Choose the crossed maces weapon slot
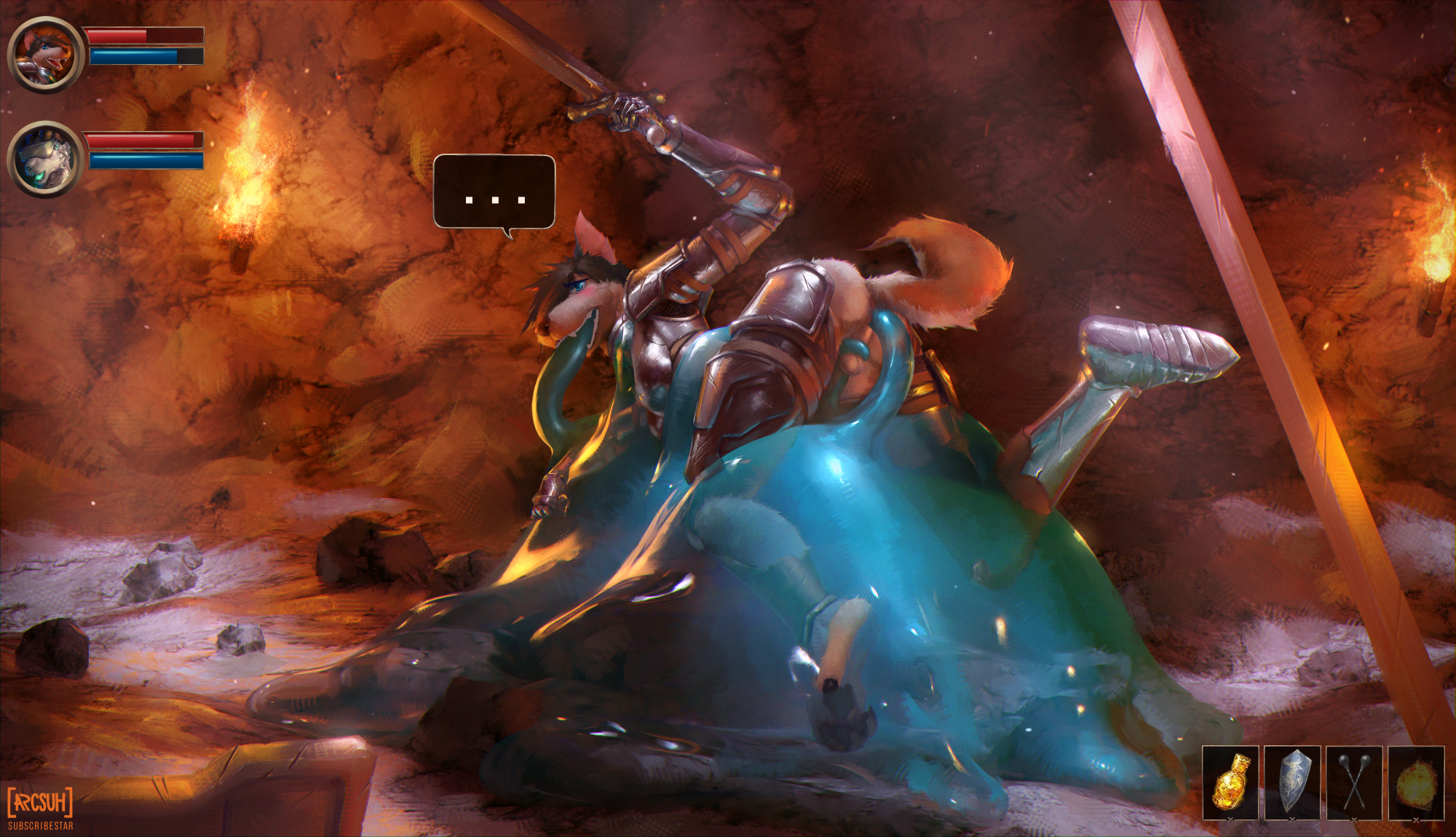 point(1353,782)
